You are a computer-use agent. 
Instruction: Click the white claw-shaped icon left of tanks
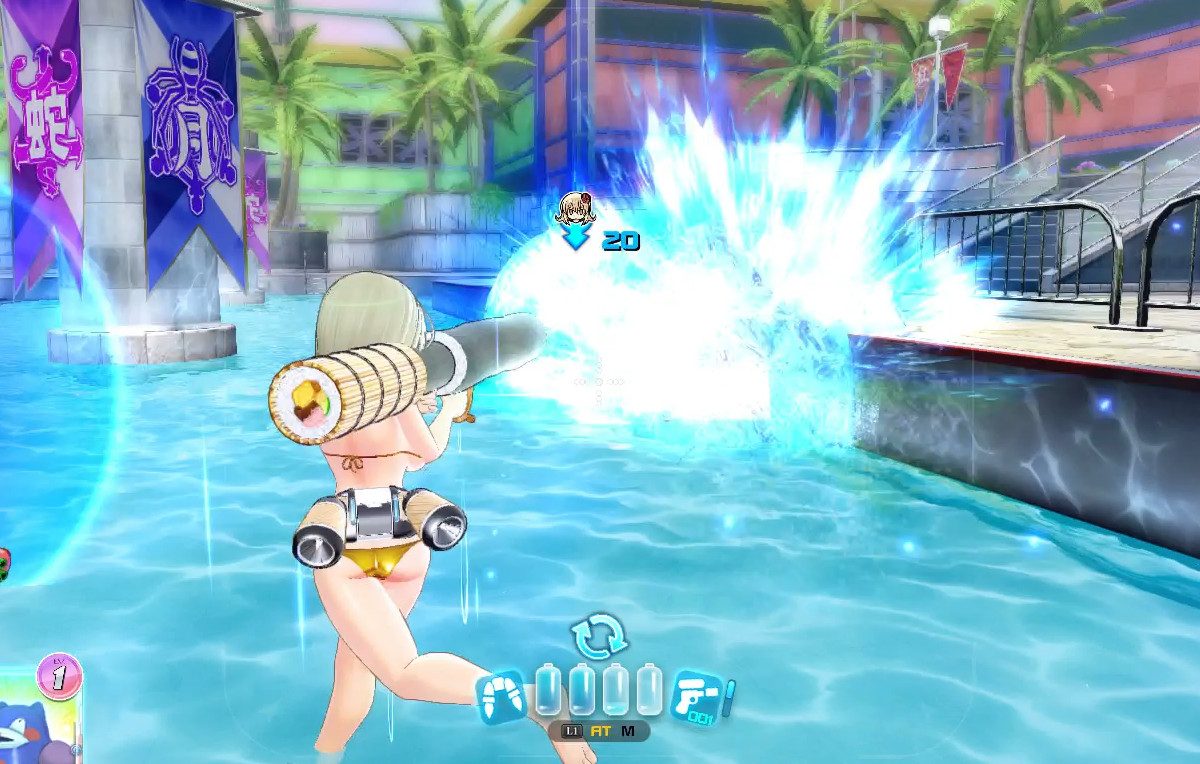click(502, 696)
